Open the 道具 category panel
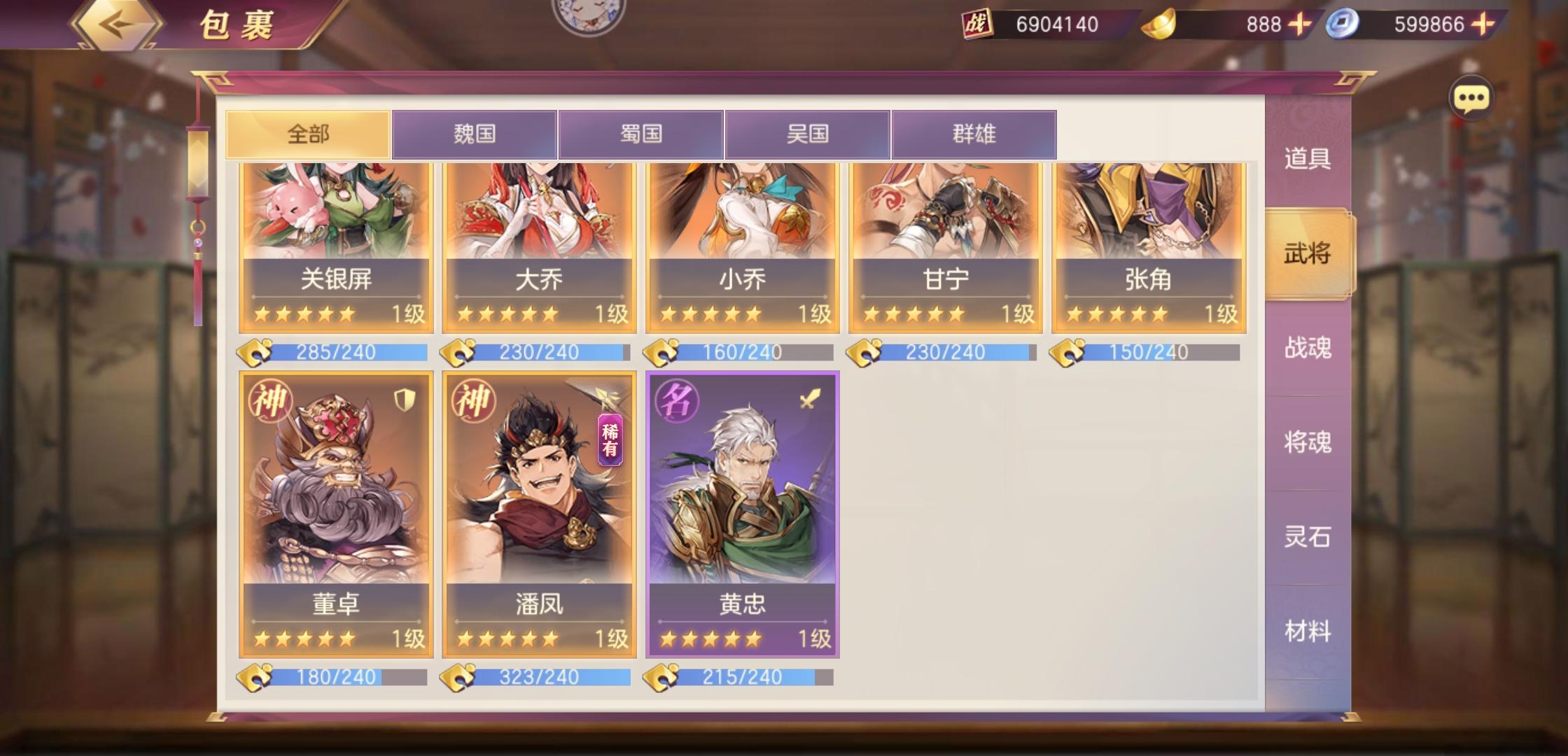This screenshot has width=1568, height=756. click(x=1308, y=160)
